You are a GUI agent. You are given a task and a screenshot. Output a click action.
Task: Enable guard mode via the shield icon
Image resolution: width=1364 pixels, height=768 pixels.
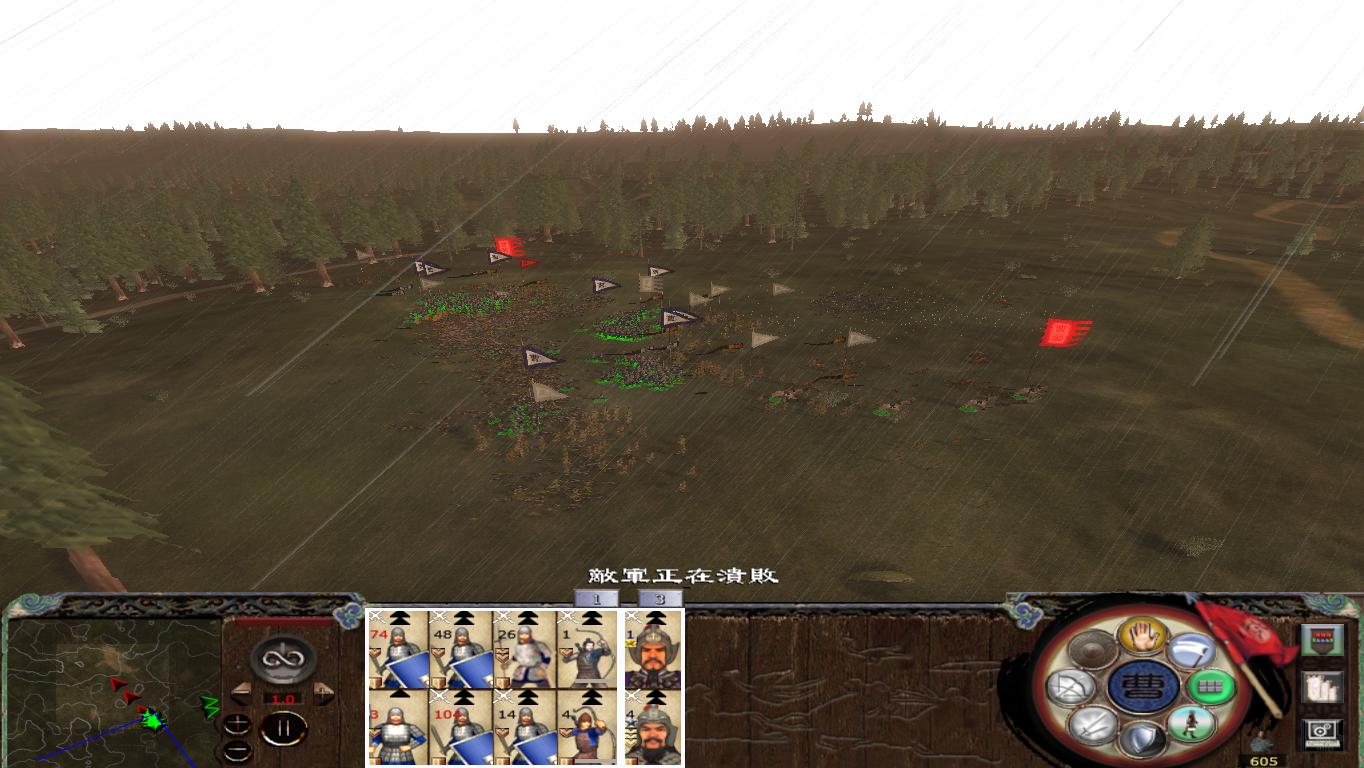click(x=1144, y=739)
